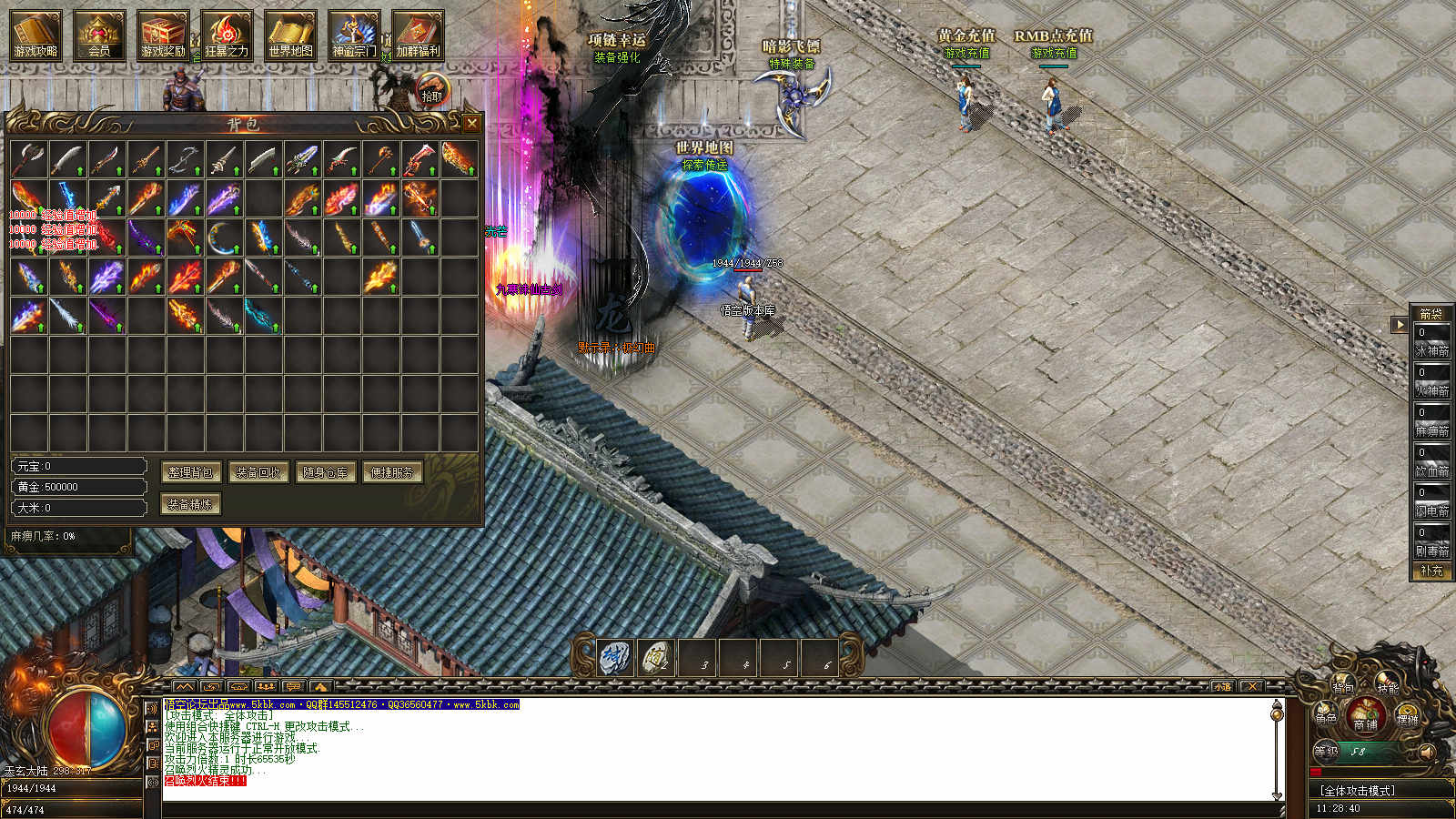Close the 背包 inventory window
The image size is (1456, 819).
[x=470, y=123]
